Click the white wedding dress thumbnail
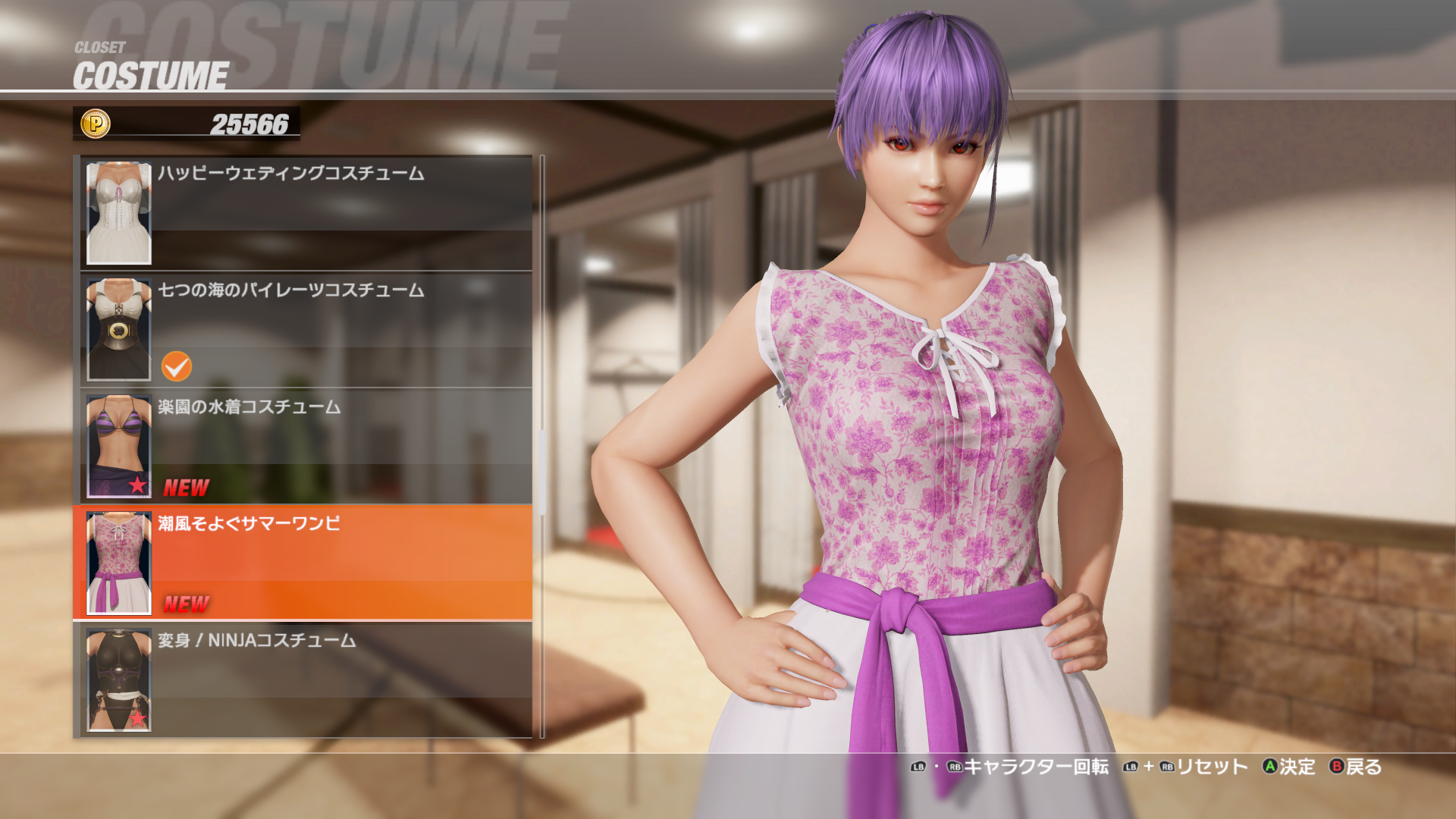The width and height of the screenshot is (1456, 819). tap(119, 213)
